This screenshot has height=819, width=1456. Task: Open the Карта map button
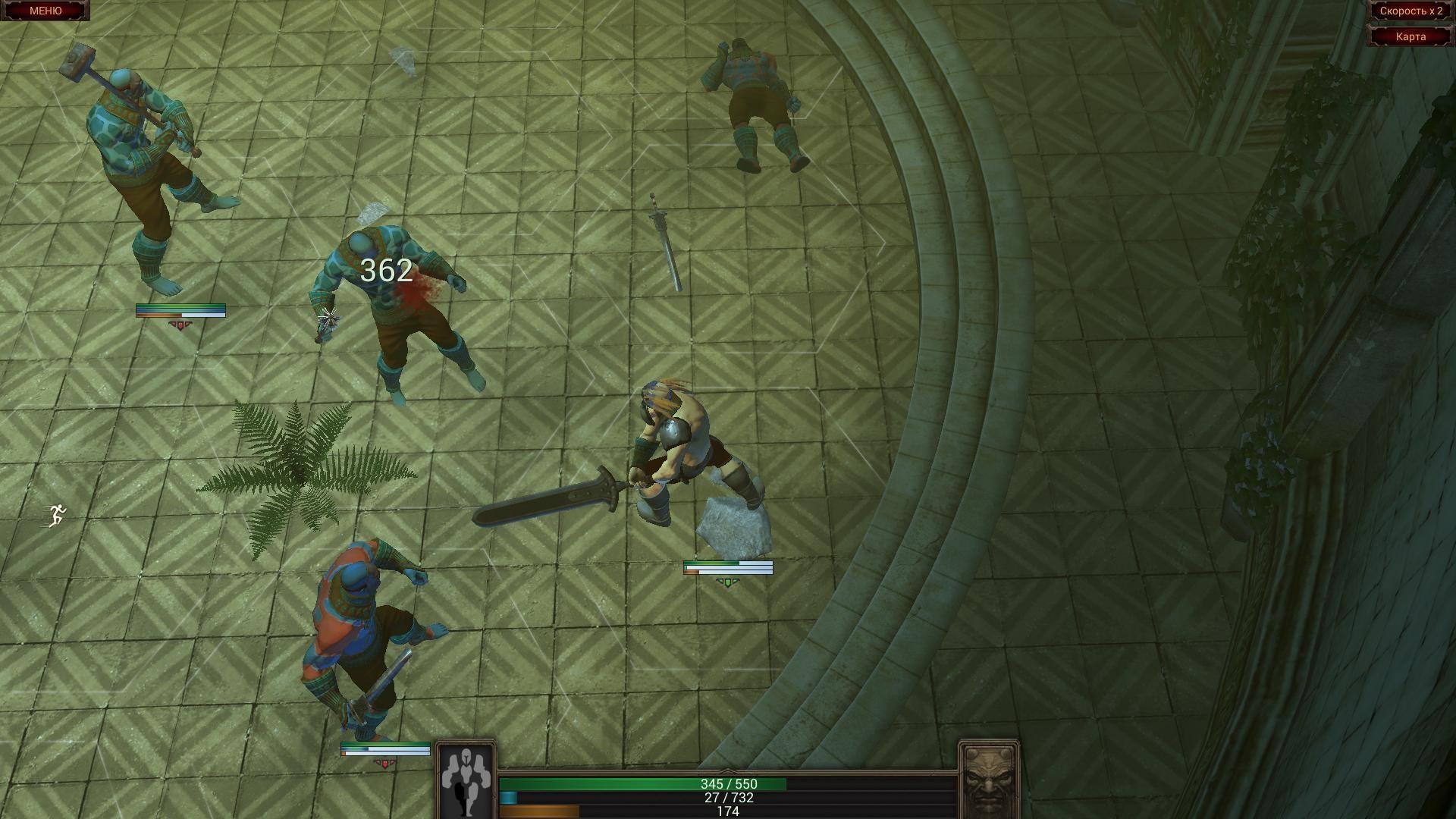click(x=1410, y=36)
